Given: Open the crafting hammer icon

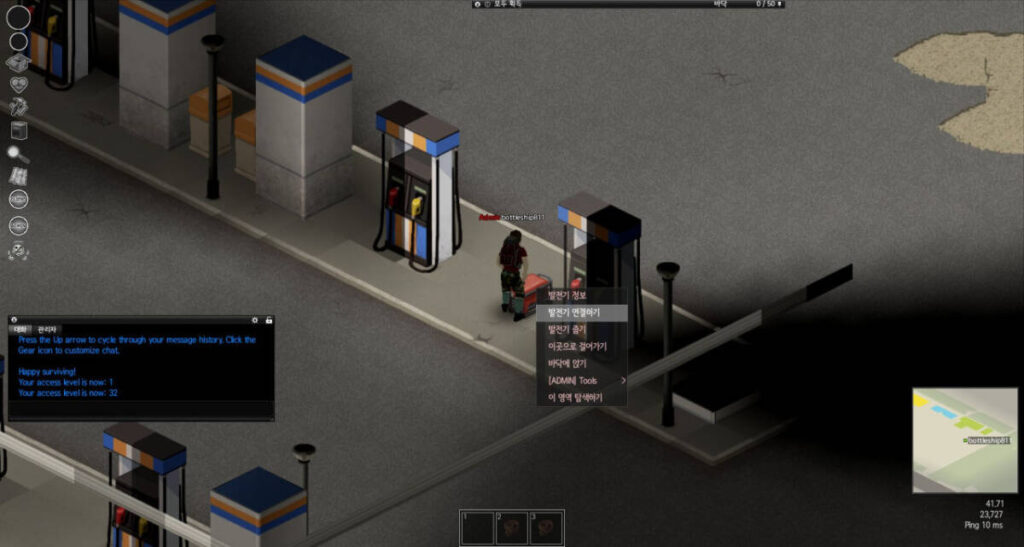Looking at the screenshot, I should (19, 107).
